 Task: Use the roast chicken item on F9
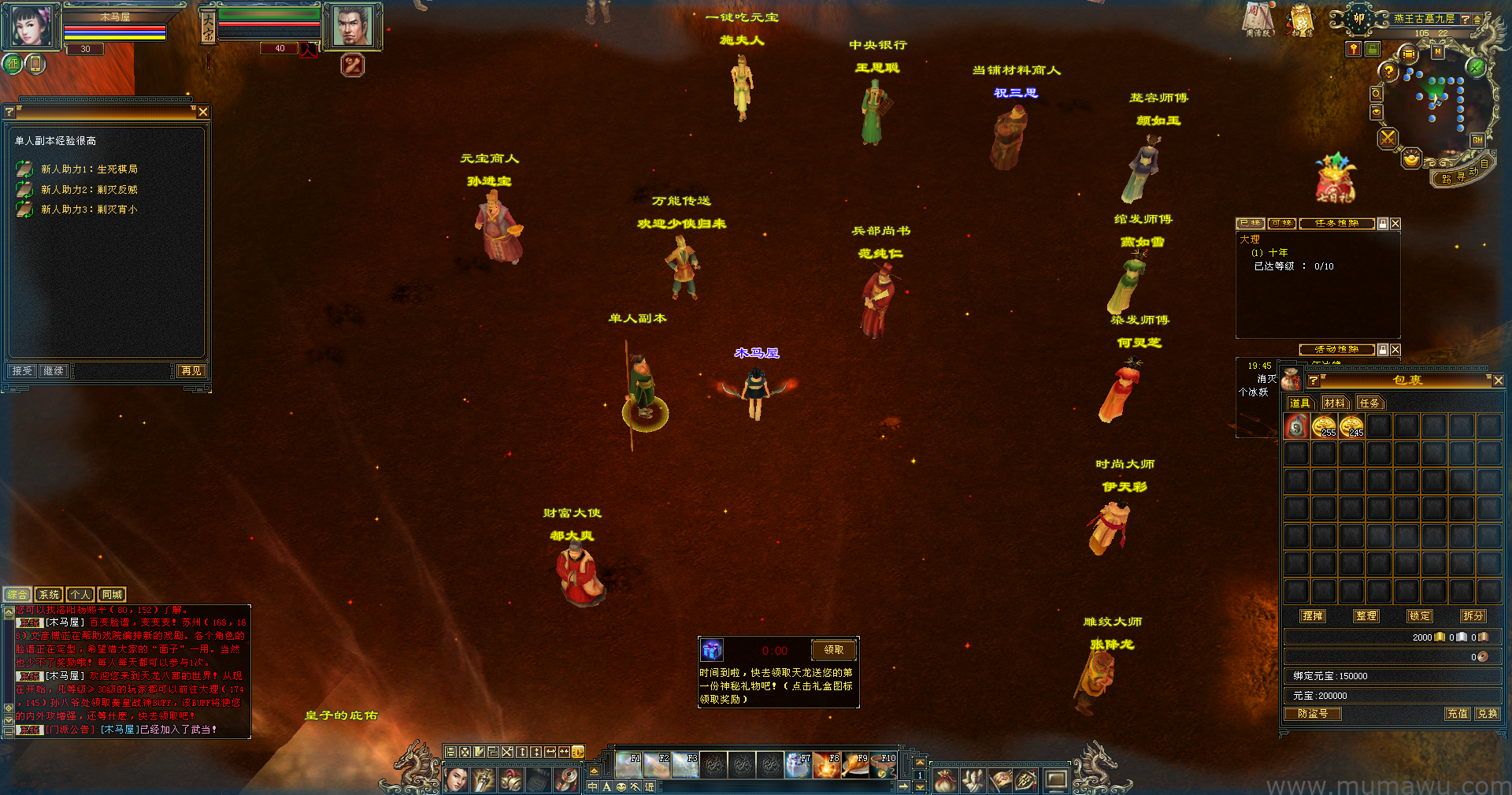pos(855,765)
